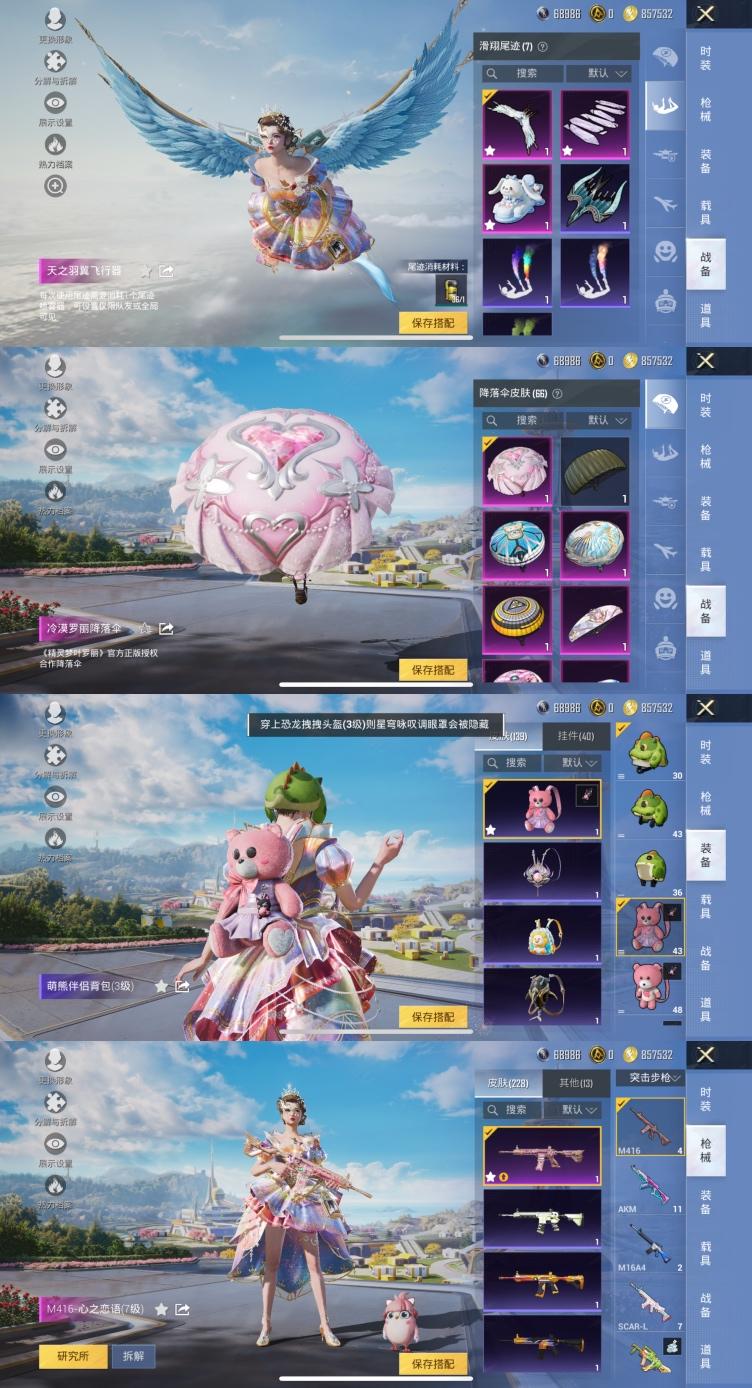Select the AKM weapon entry
Image resolution: width=752 pixels, height=1388 pixels.
[x=650, y=1187]
